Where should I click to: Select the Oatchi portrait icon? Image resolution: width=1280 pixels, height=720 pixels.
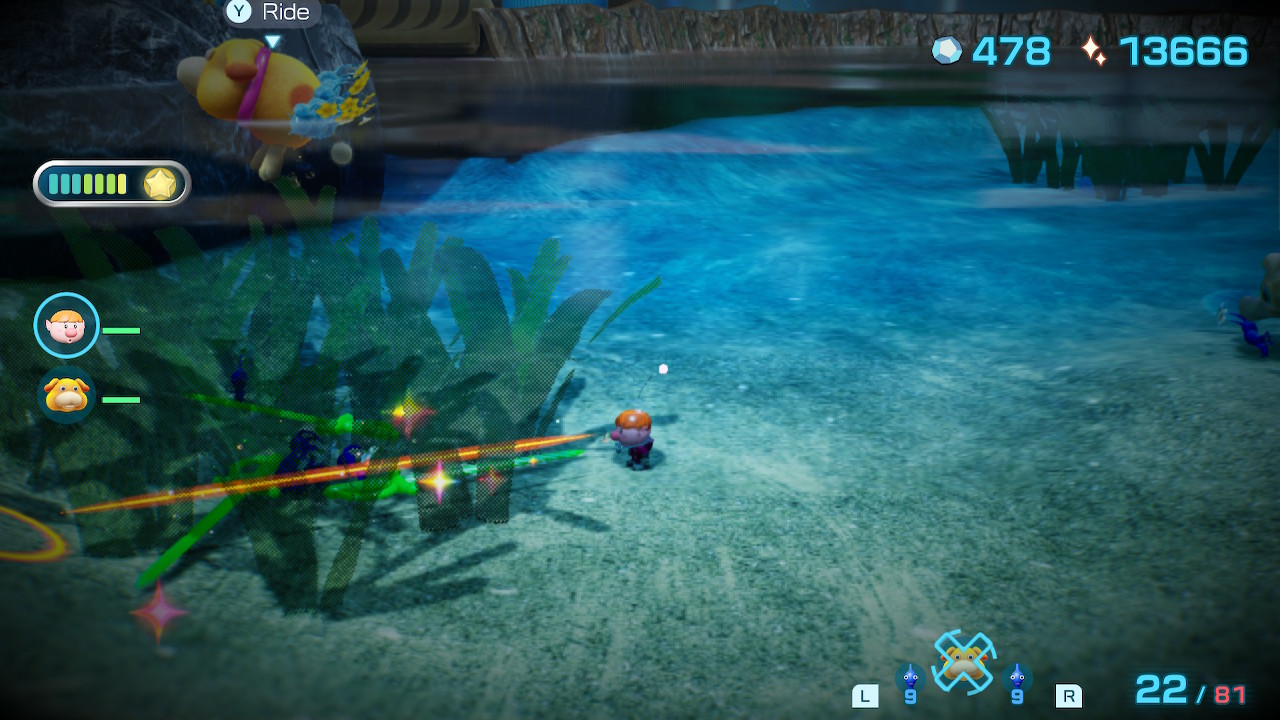click(67, 395)
